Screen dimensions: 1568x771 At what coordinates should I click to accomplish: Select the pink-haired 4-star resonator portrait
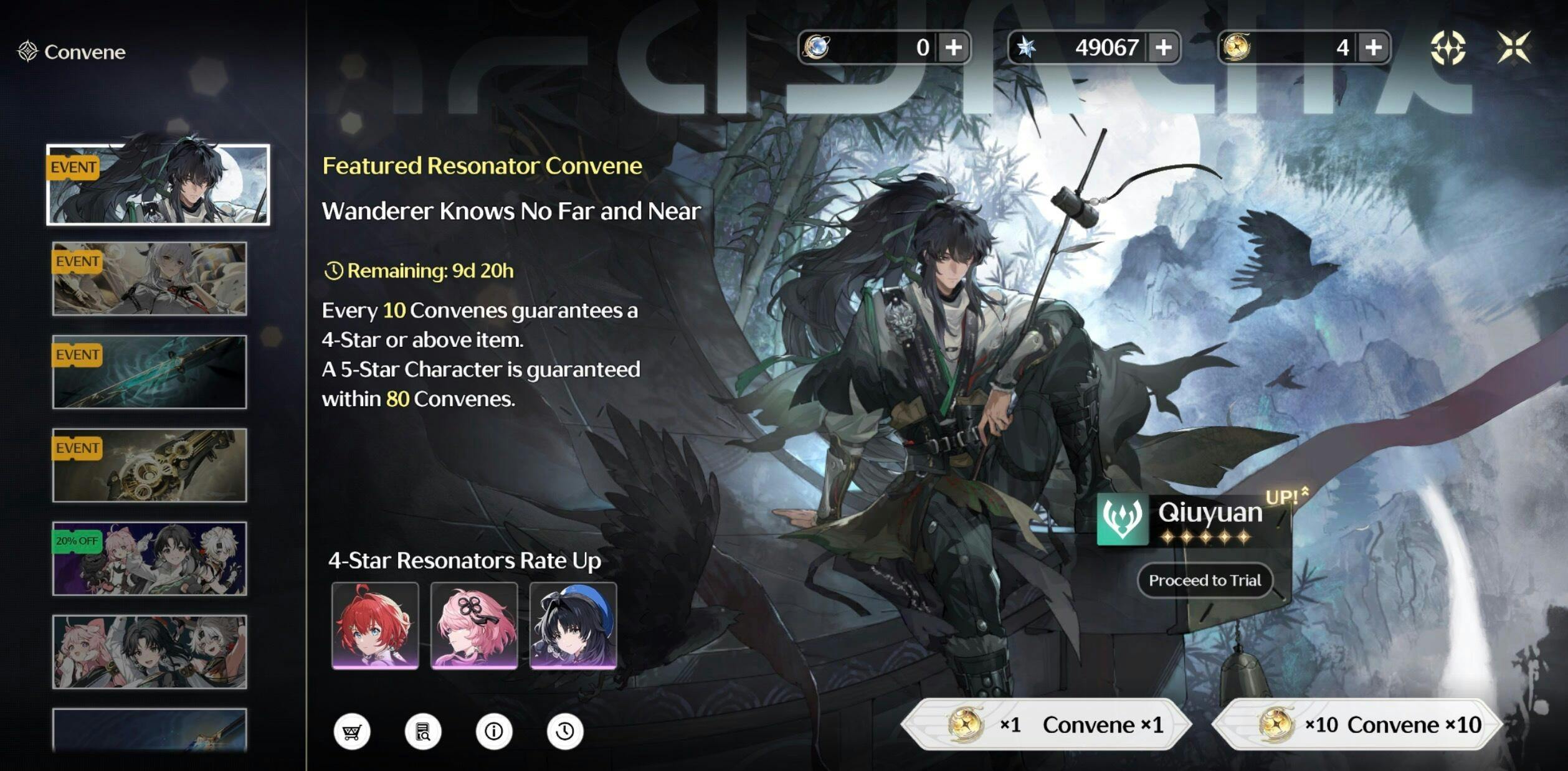click(474, 625)
